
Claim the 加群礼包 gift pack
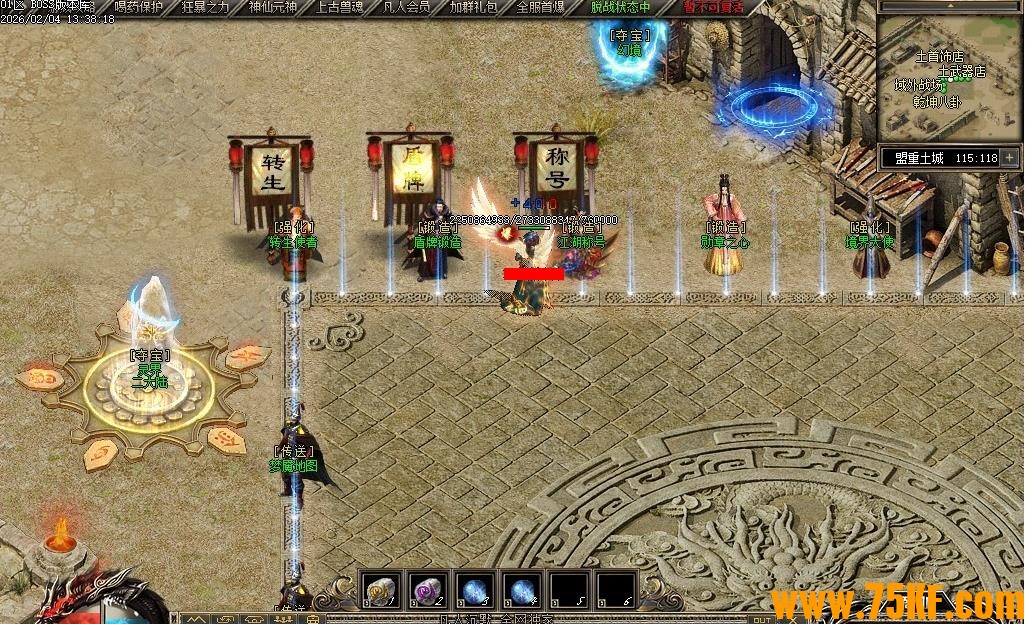473,7
